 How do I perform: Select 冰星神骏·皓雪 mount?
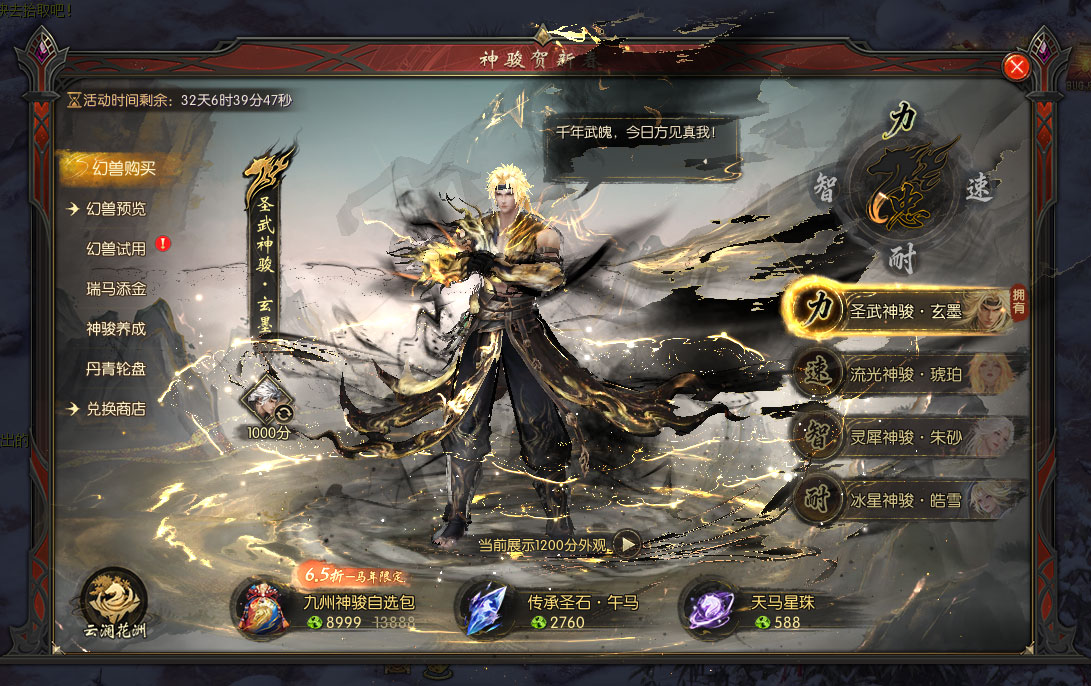pyautogui.click(x=905, y=500)
